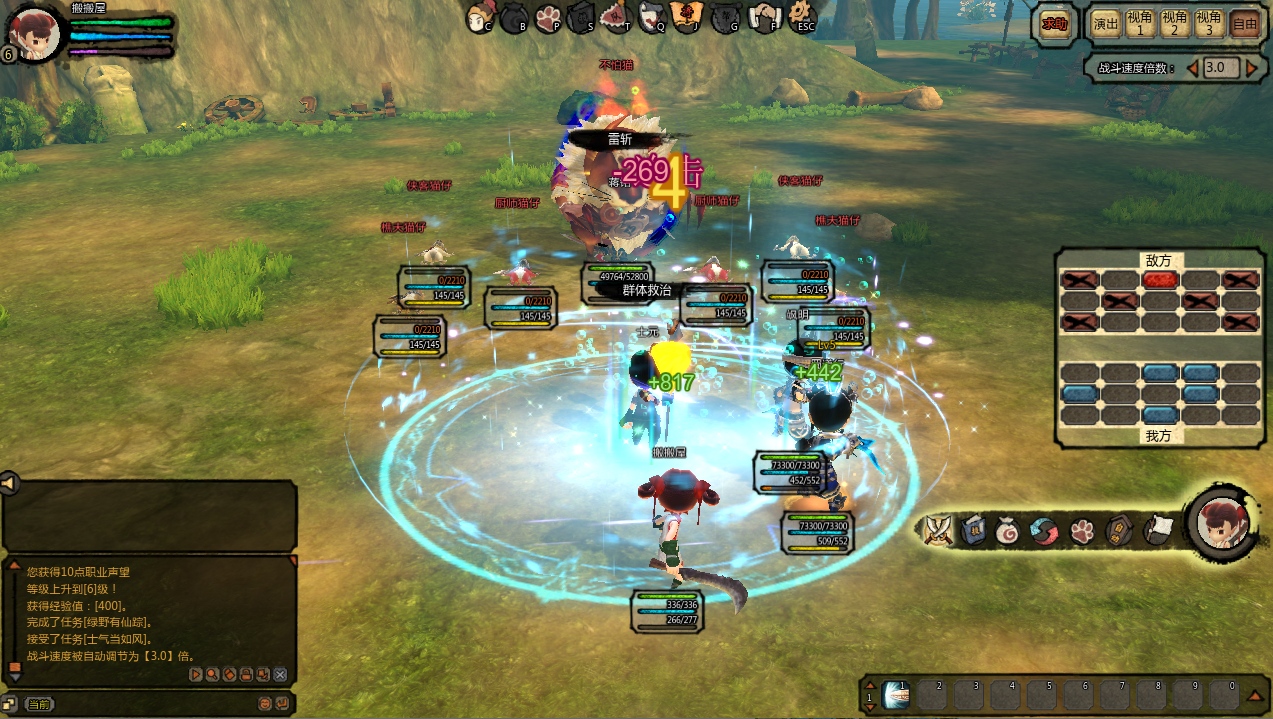1273x719 pixels.
Task: Open the gear system menu labeled ESC
Action: pyautogui.click(x=802, y=16)
